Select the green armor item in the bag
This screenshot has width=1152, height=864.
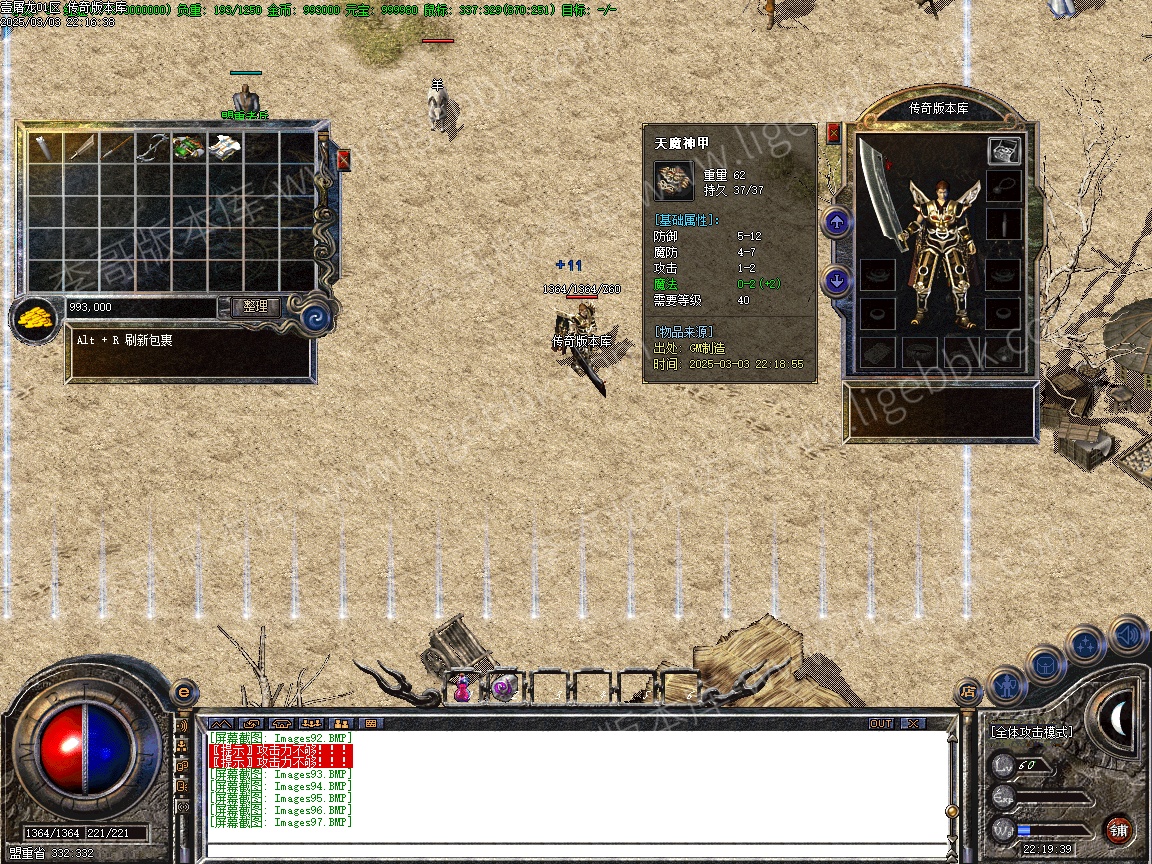click(x=189, y=148)
